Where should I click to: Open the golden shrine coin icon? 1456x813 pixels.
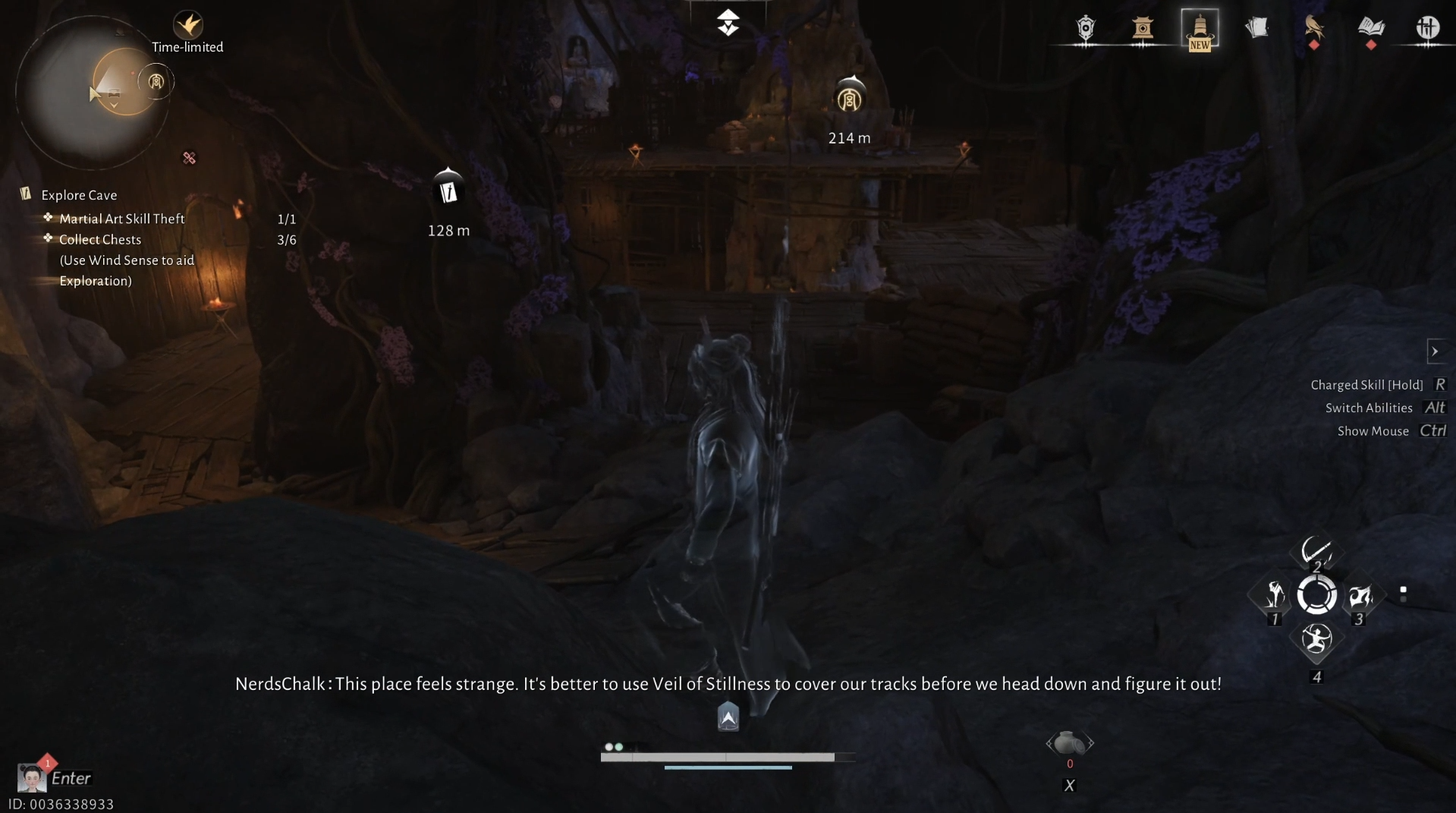pyautogui.click(x=1143, y=29)
